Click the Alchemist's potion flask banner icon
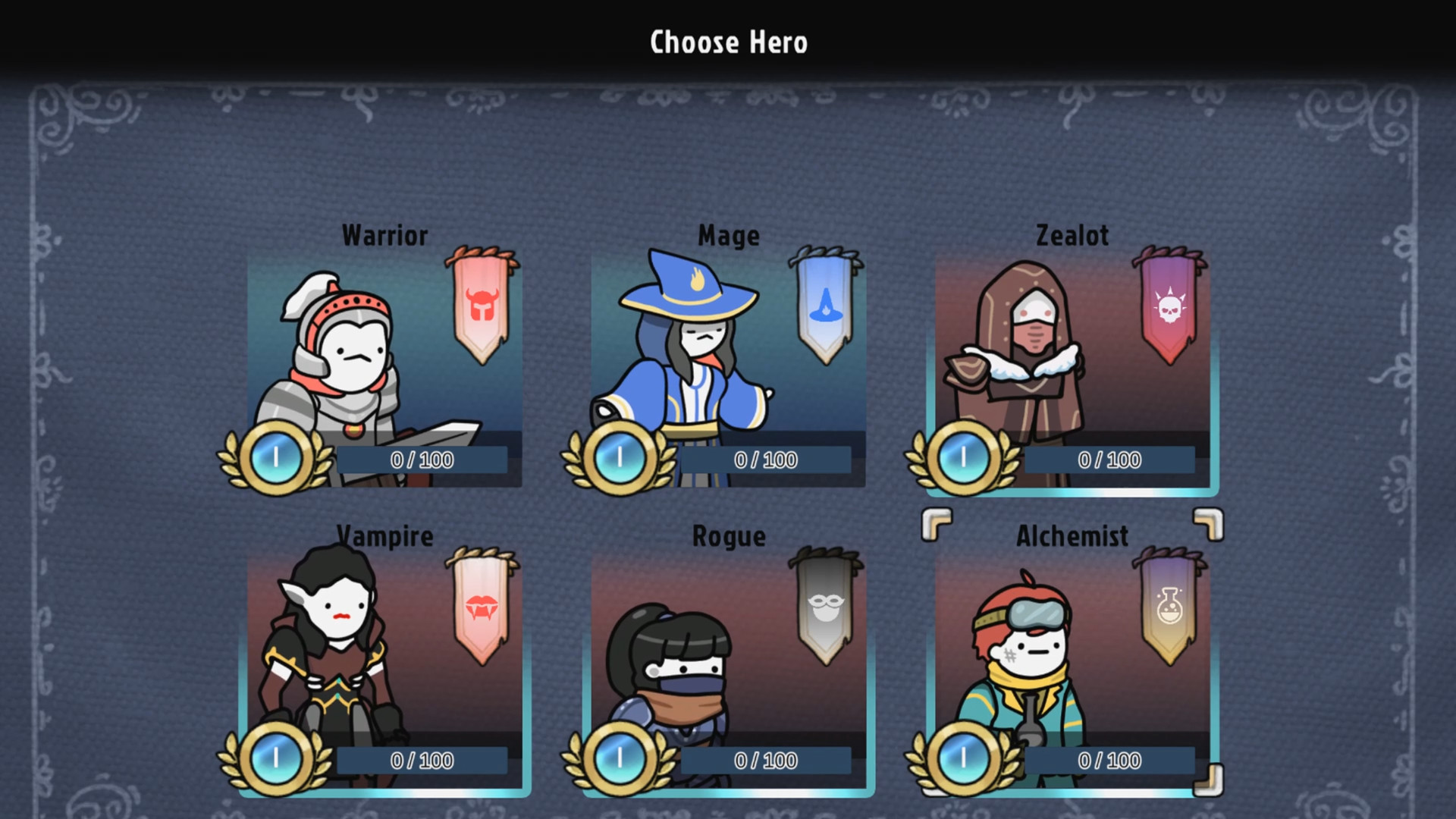Viewport: 1456px width, 819px height. pos(1169,604)
